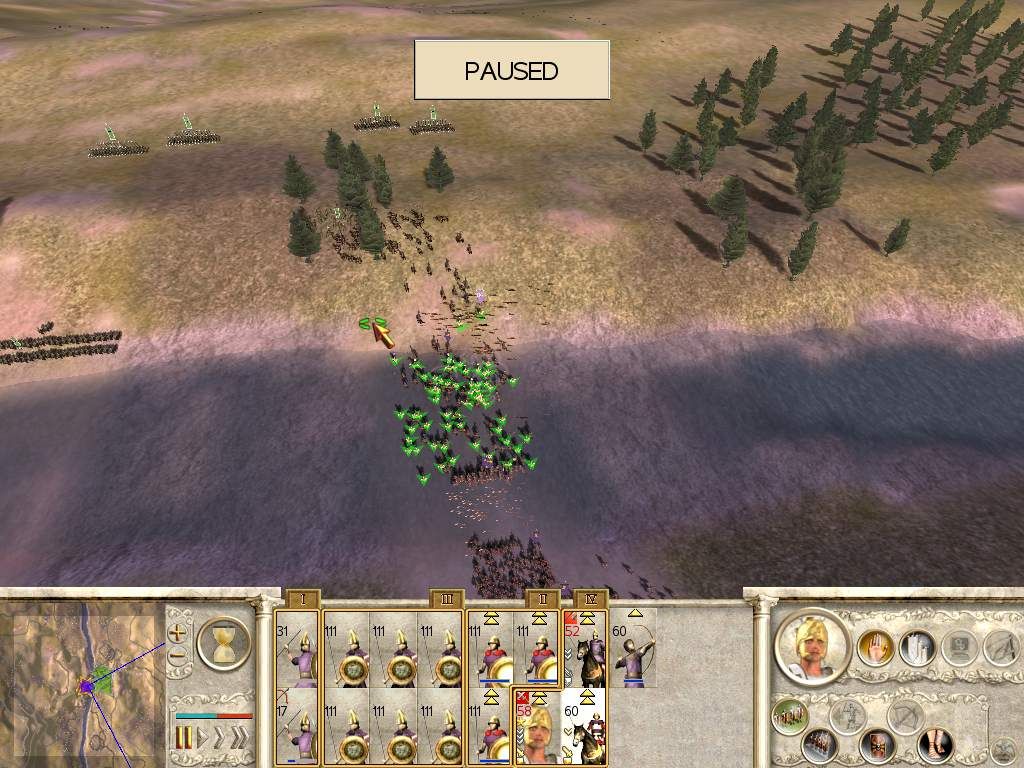Select the 17-man javelin unit card

pyautogui.click(x=298, y=727)
